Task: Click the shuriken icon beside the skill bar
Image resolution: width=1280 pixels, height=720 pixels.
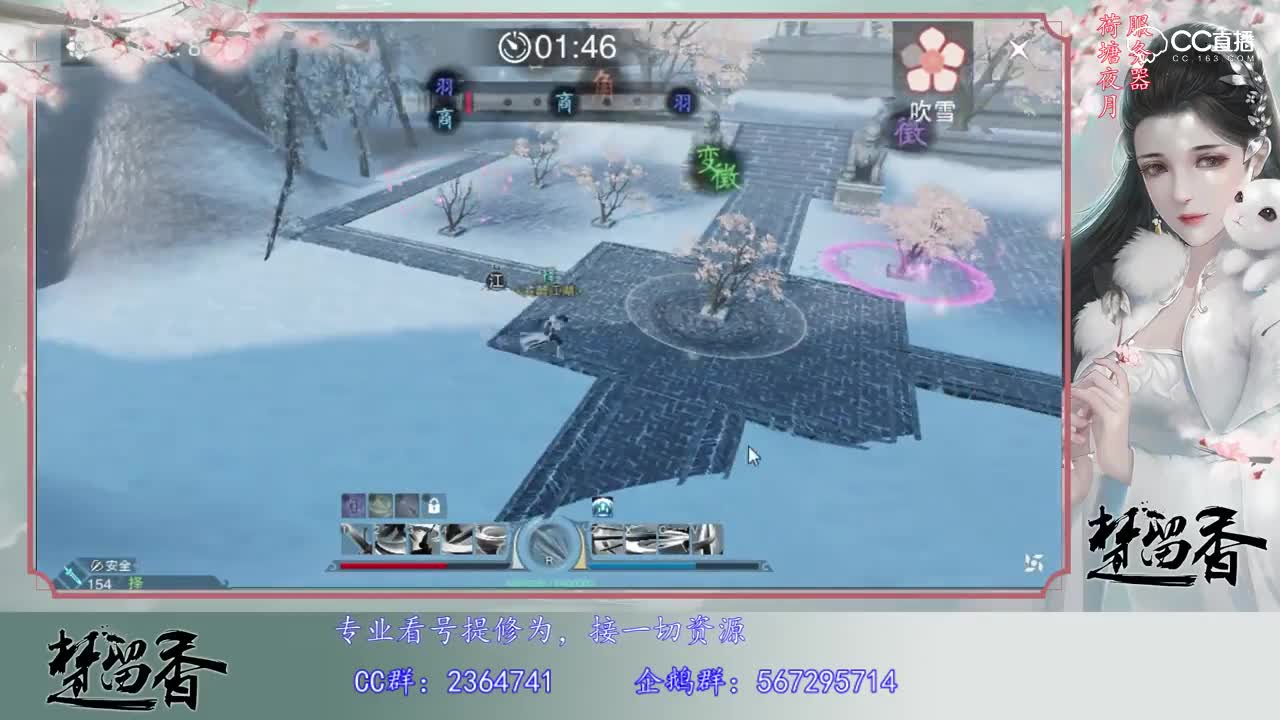Action: (1035, 563)
